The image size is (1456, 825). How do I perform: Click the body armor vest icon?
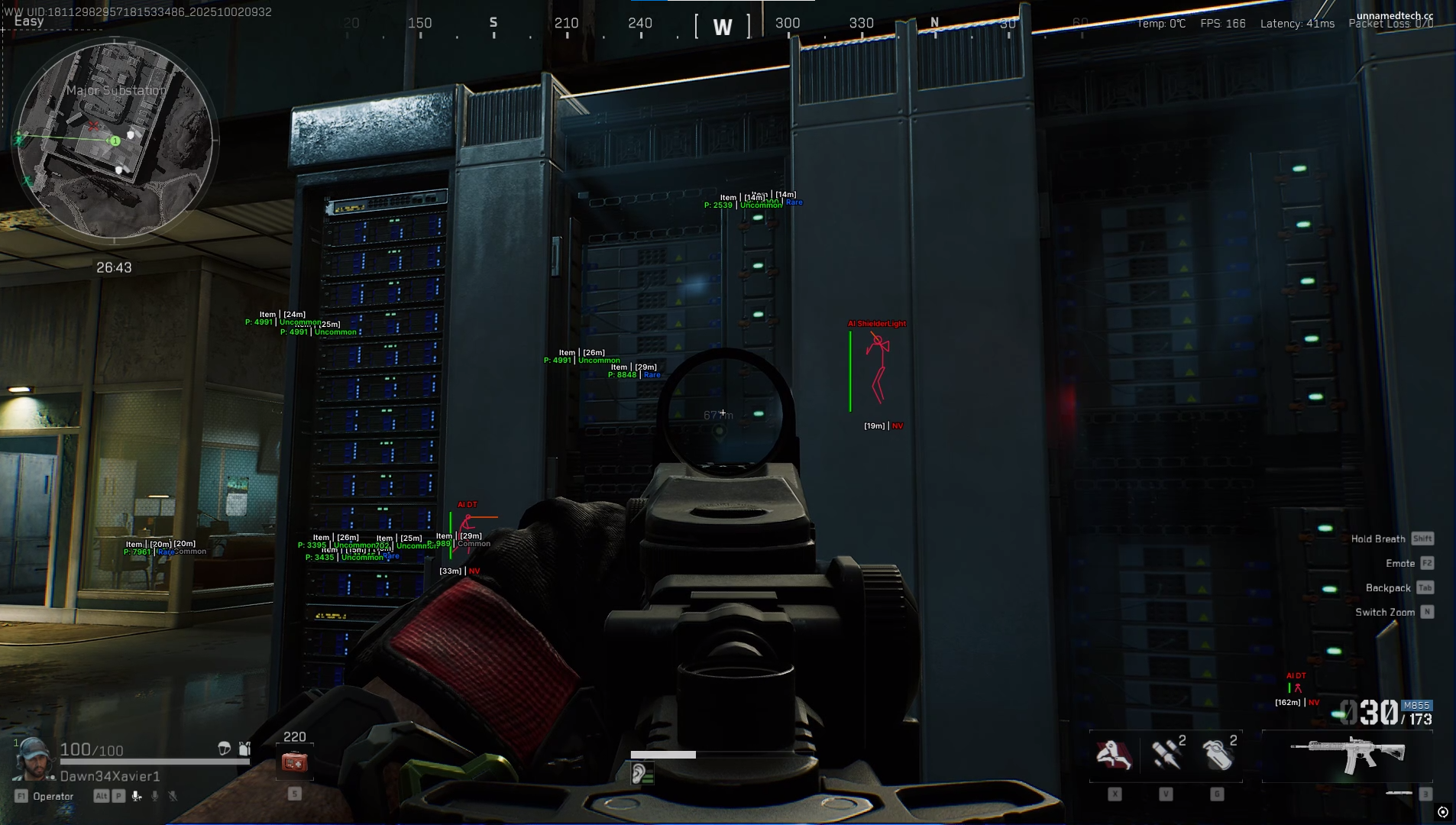[x=244, y=749]
